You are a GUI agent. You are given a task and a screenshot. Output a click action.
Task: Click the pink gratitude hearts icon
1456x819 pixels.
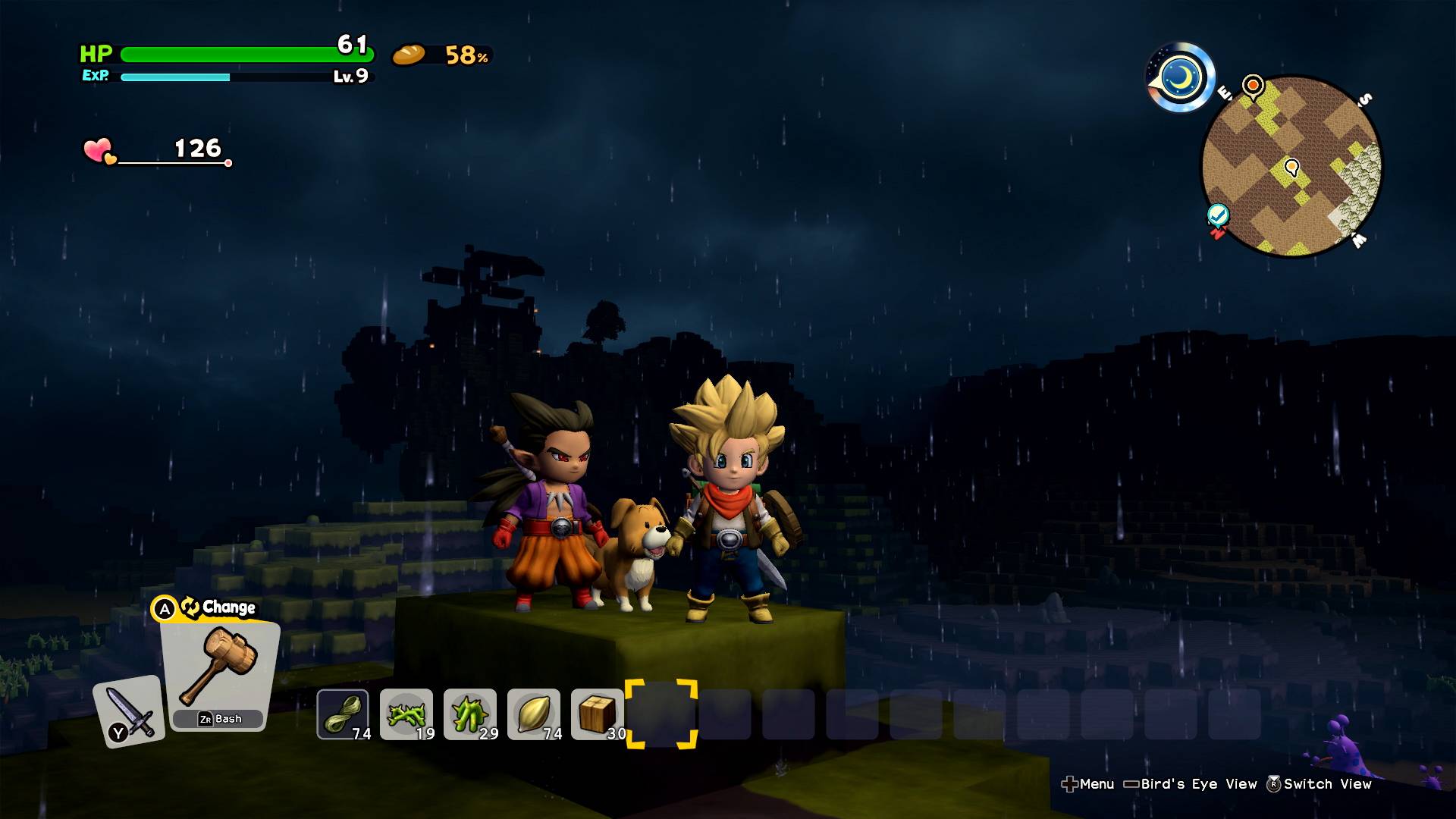coord(99,150)
